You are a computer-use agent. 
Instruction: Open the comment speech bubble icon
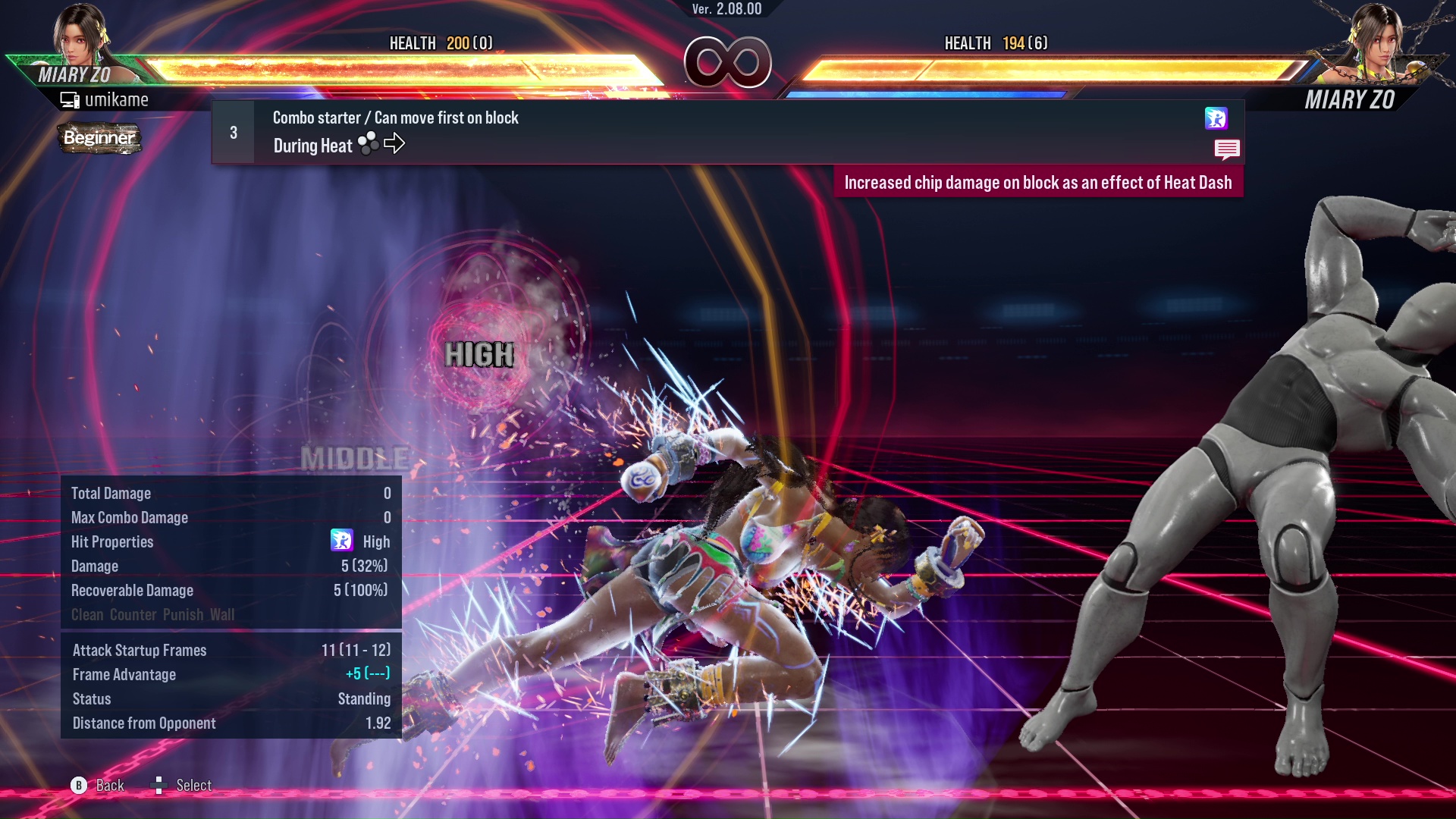click(x=1227, y=149)
